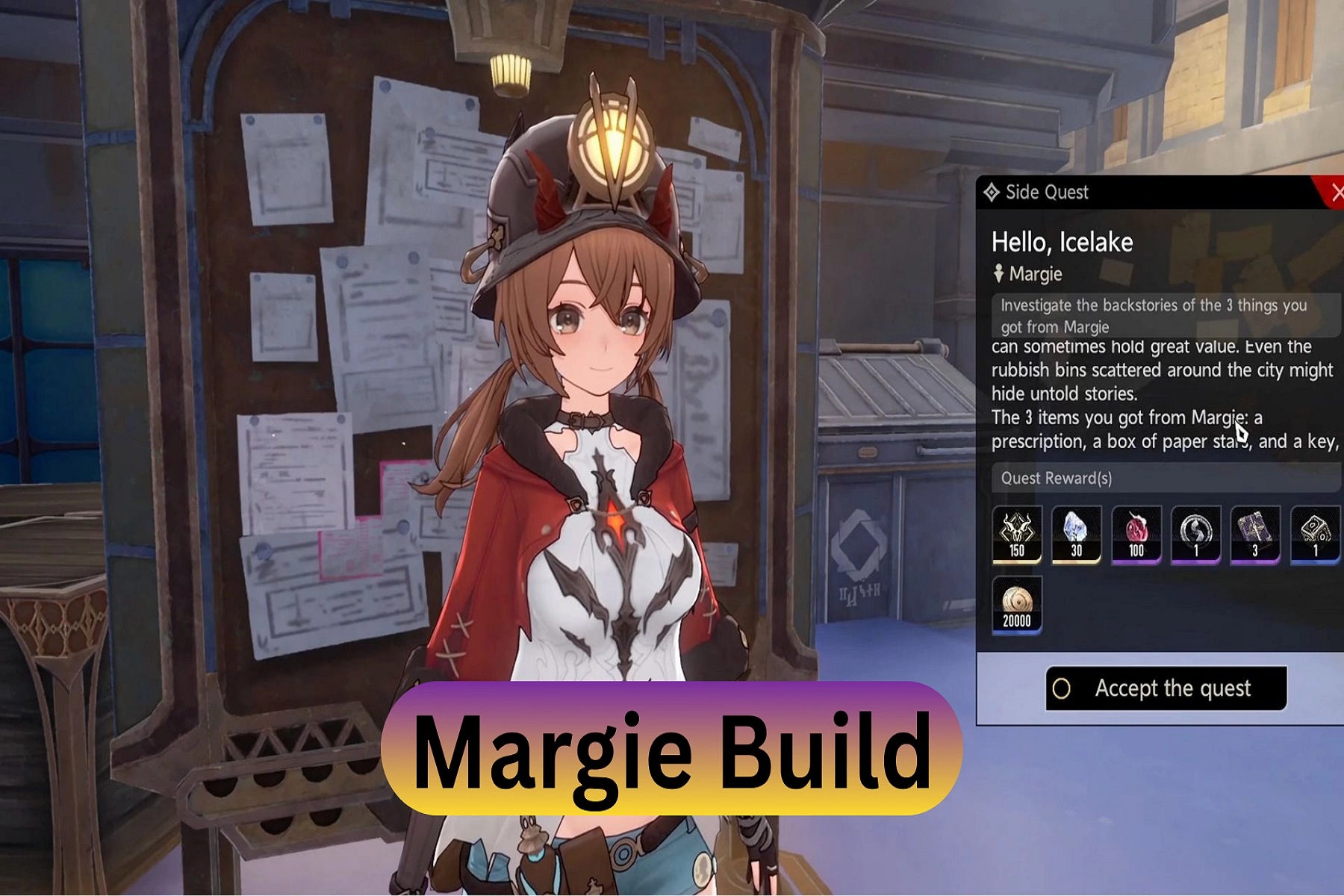Accept the Hello, Icelake quest
This screenshot has height=896, width=1344.
coord(1166,688)
